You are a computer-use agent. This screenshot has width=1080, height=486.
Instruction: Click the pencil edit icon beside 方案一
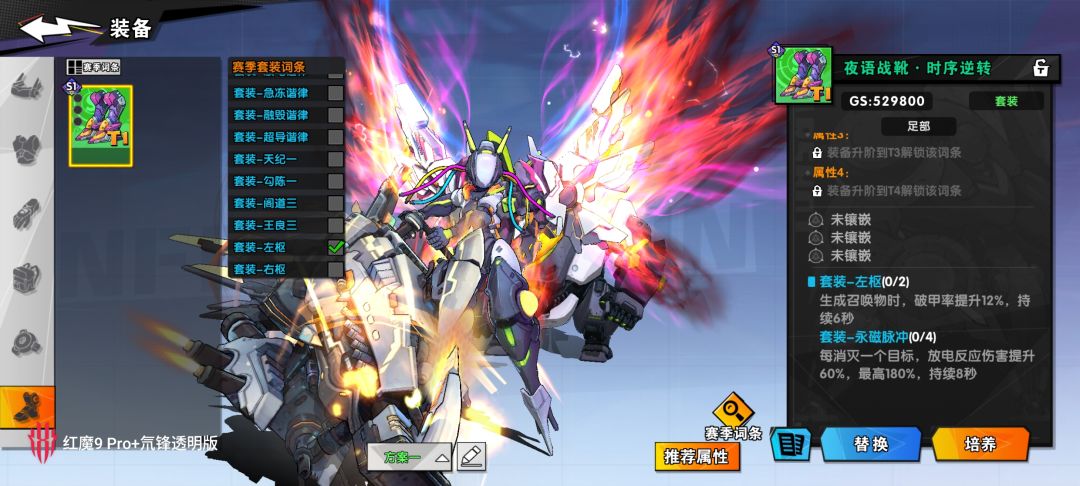click(x=471, y=456)
